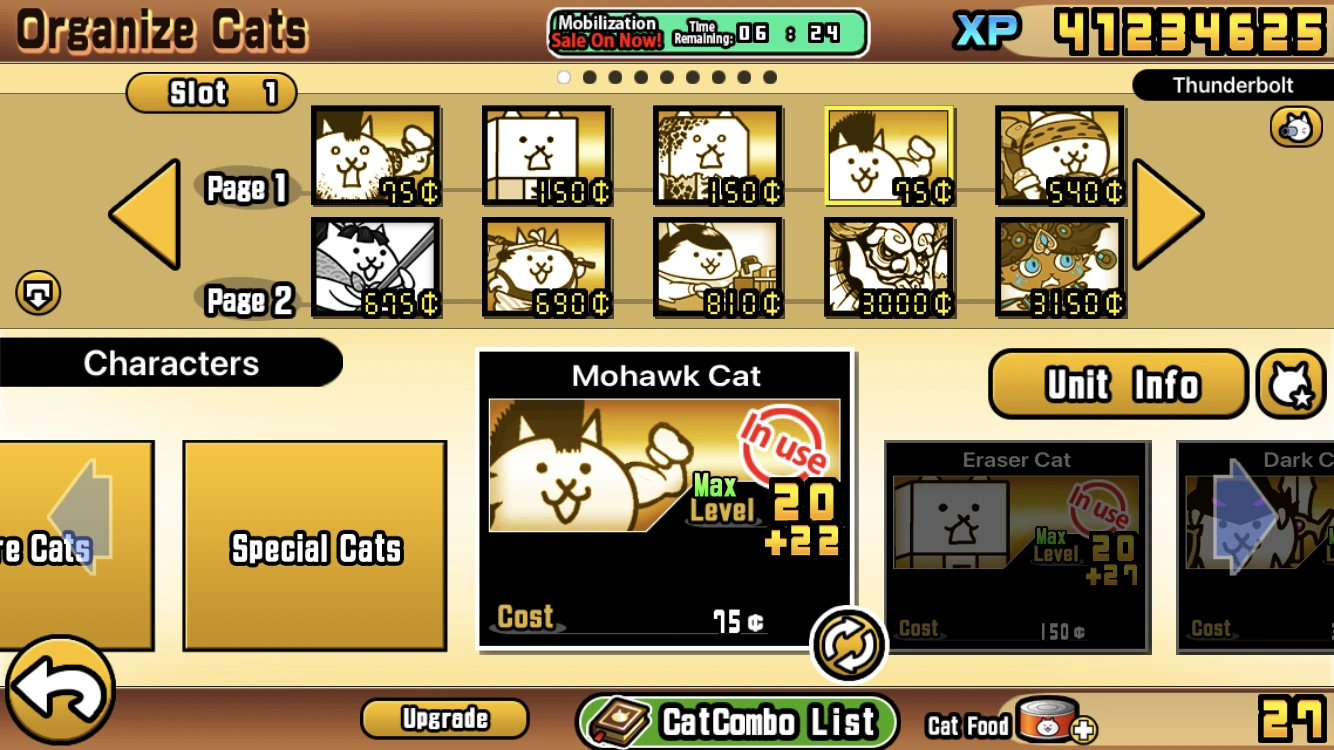The image size is (1334, 750).
Task: Go back a page with the left arrow
Action: point(143,212)
